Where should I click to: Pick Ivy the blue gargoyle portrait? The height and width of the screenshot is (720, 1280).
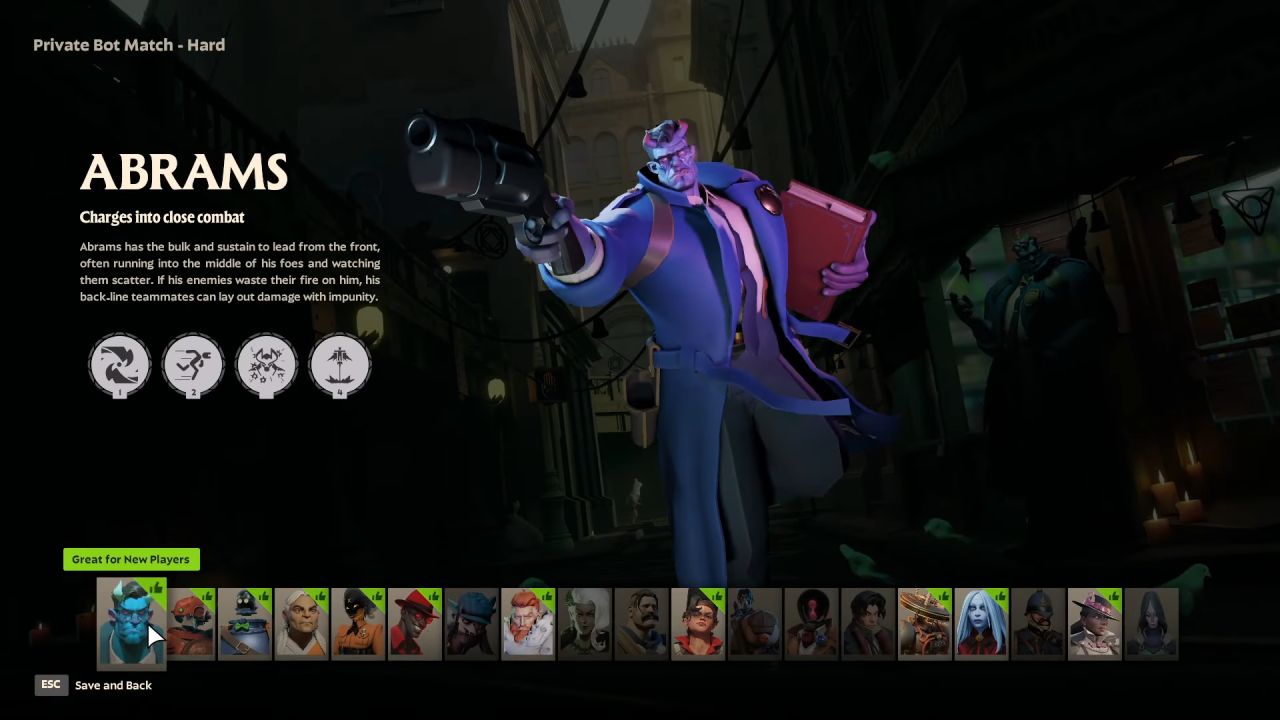pos(471,623)
